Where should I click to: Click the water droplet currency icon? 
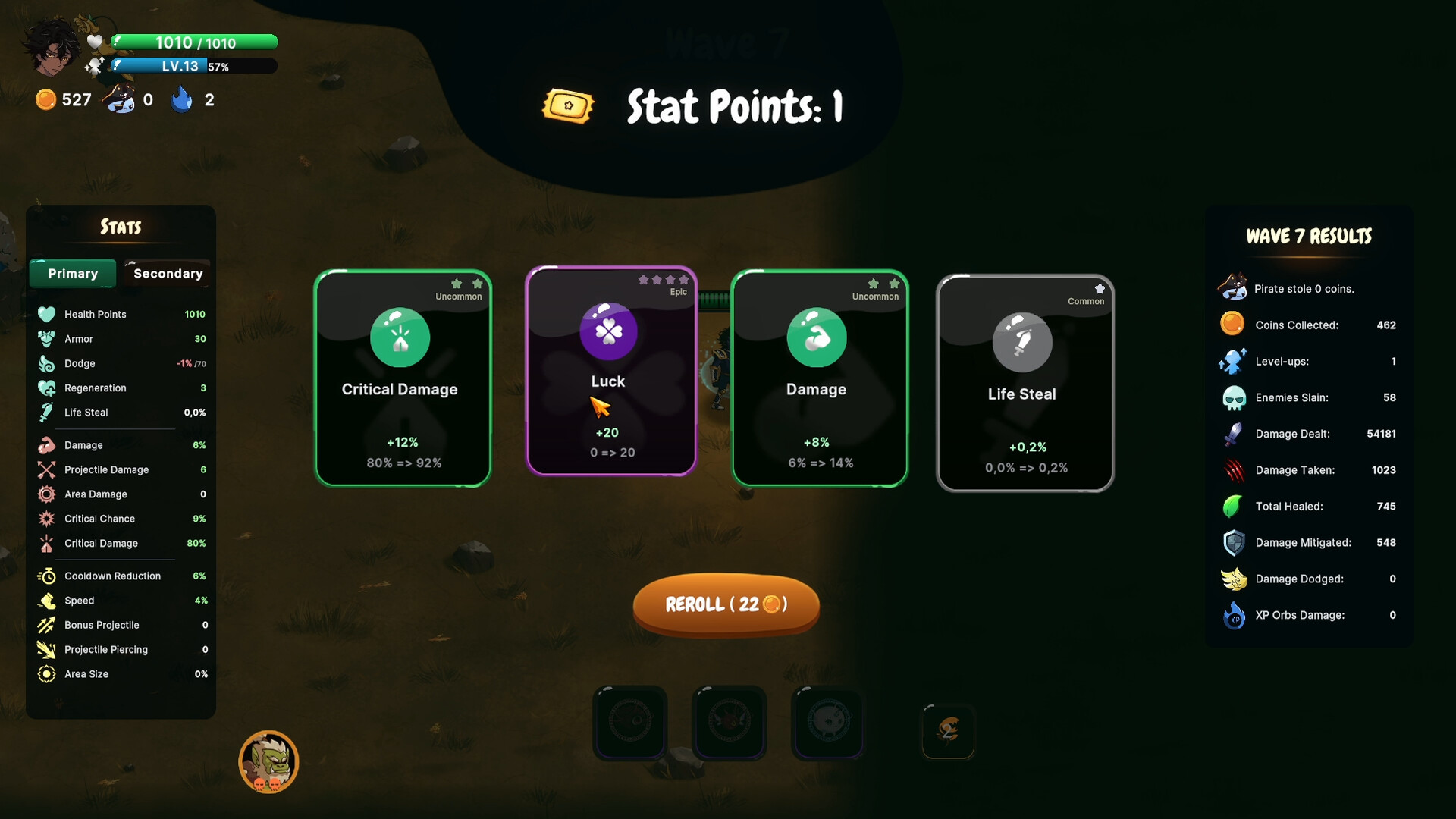click(x=182, y=99)
